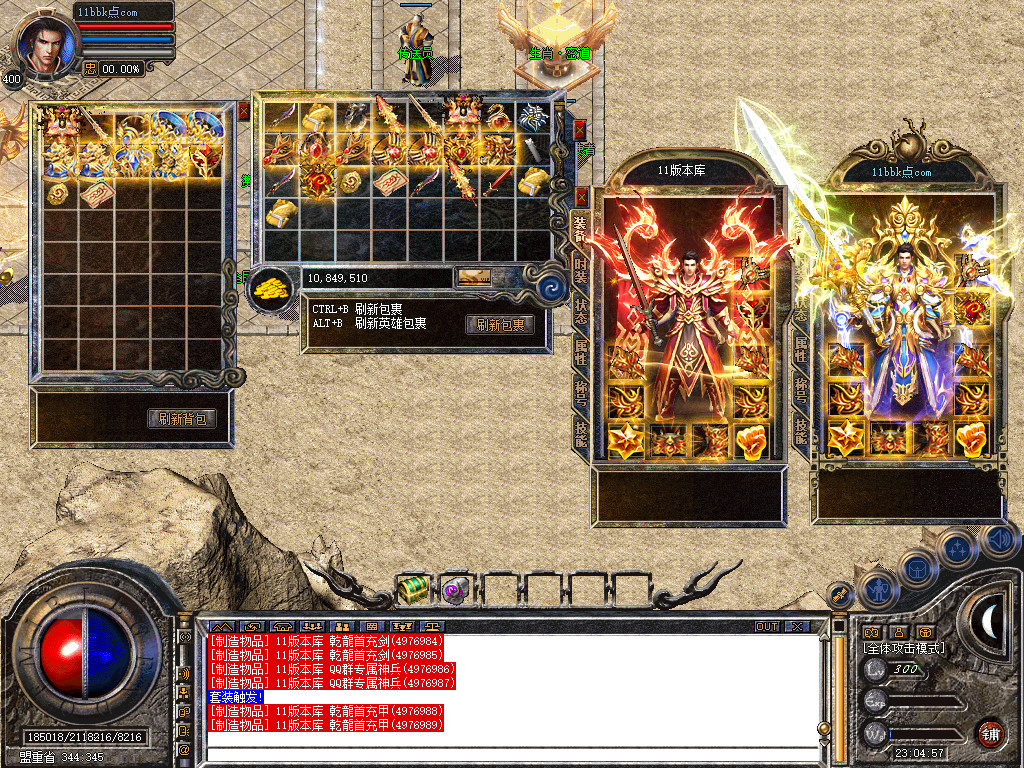
Task: Click the 刷新包裹 refresh bag button
Action: tap(500, 325)
